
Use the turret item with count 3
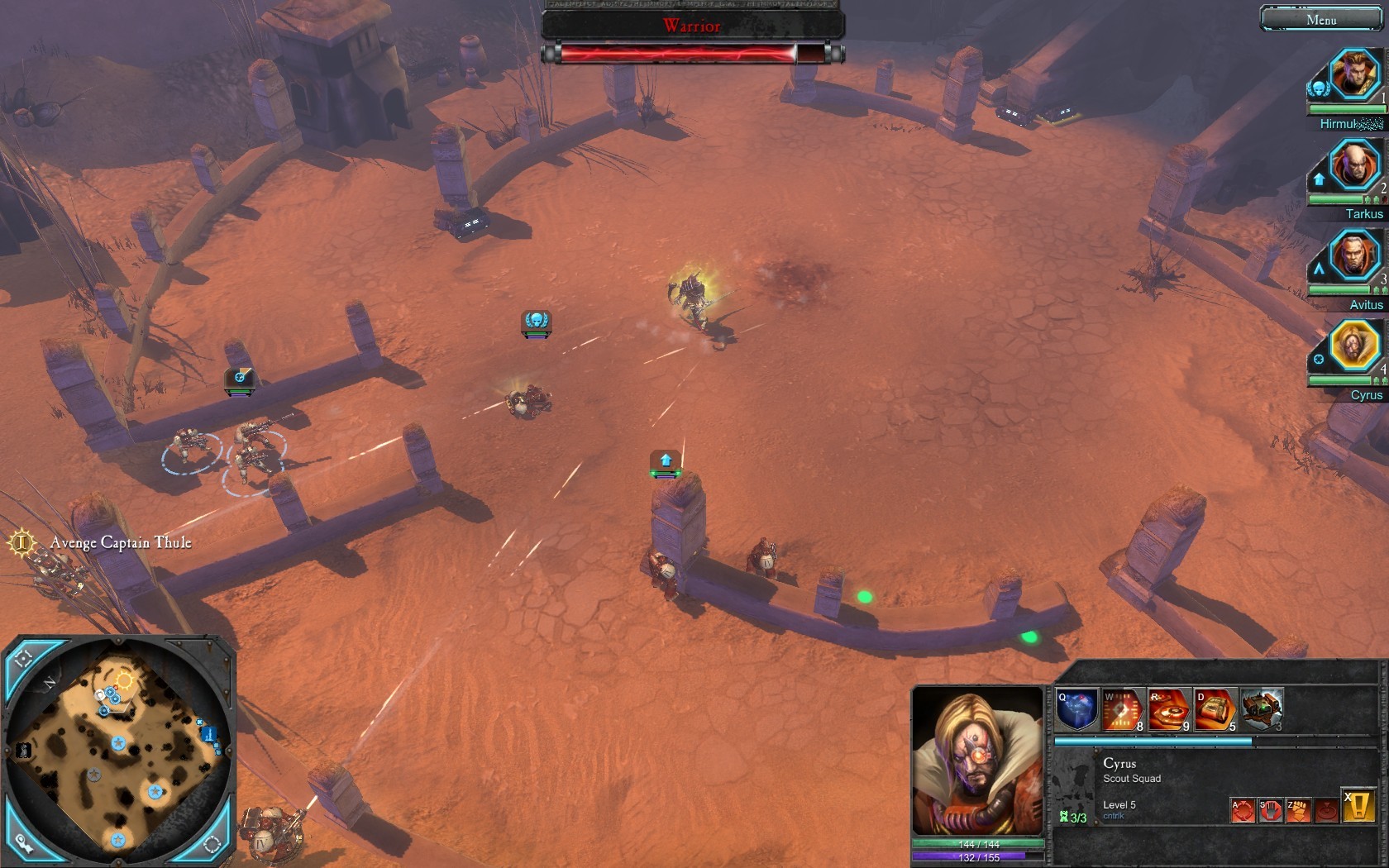(x=1261, y=710)
